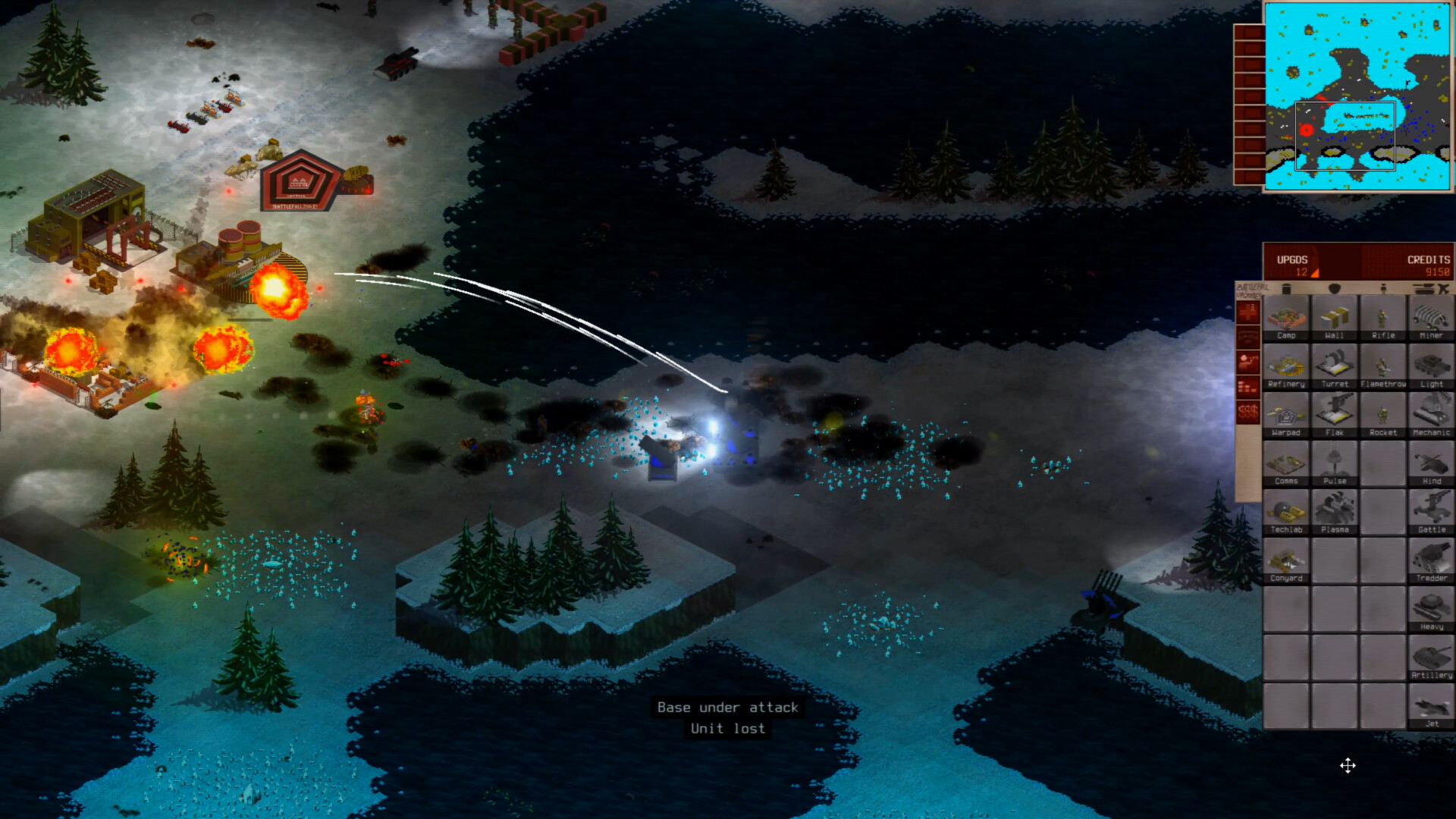Select the Camp building for construction

tap(1287, 318)
